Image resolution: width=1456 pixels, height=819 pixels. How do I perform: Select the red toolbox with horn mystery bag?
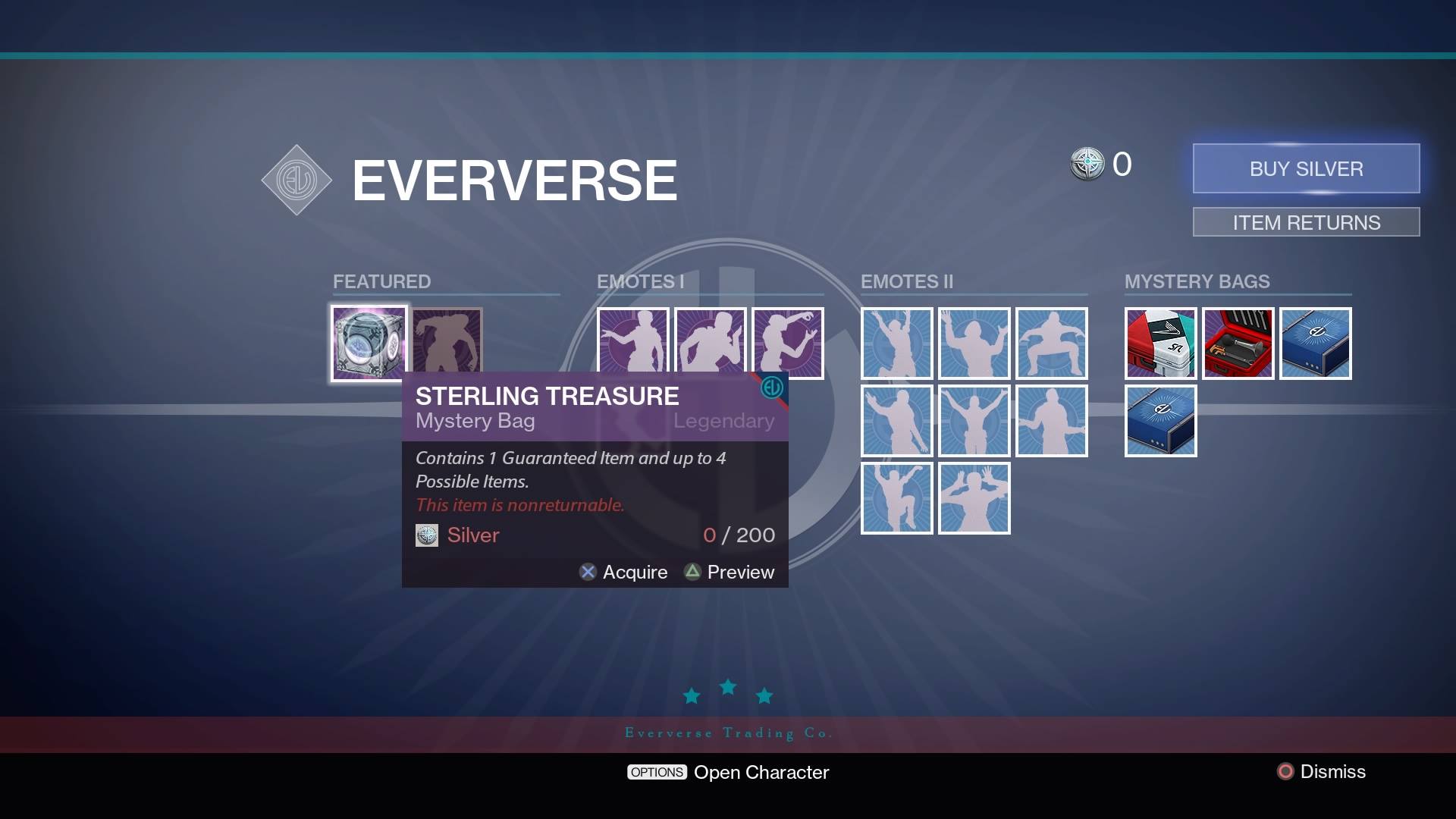tap(1238, 344)
